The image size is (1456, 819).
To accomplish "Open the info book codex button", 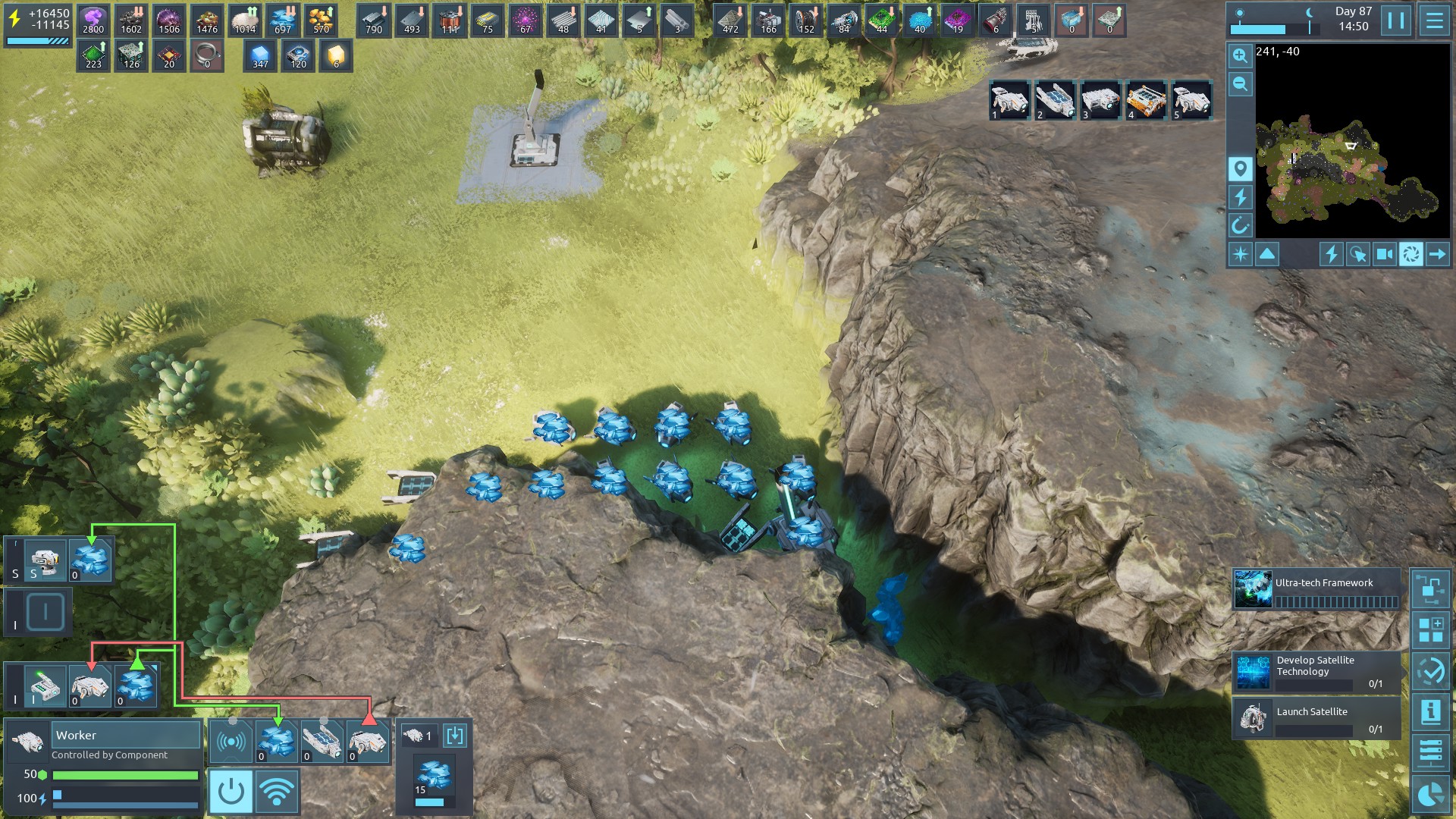I will click(1431, 712).
